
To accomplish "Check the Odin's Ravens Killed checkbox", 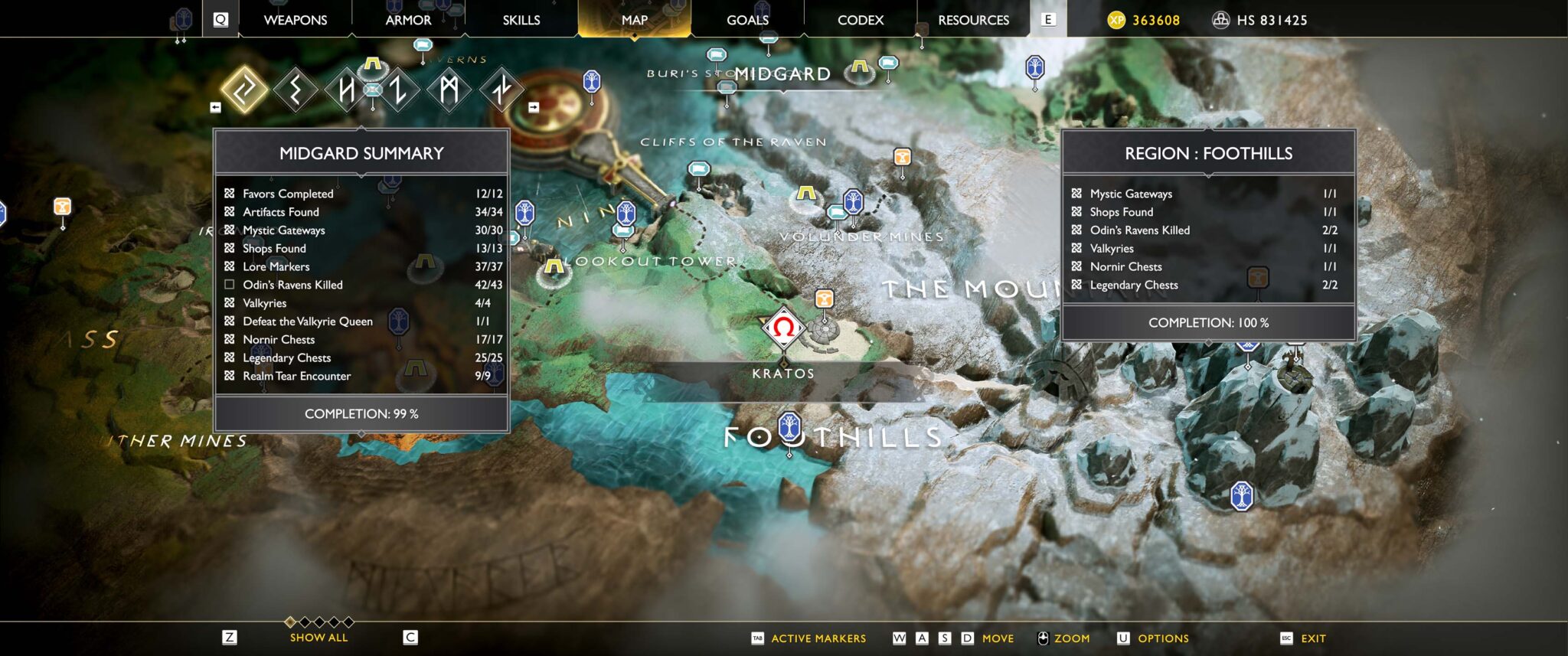I will [x=228, y=285].
